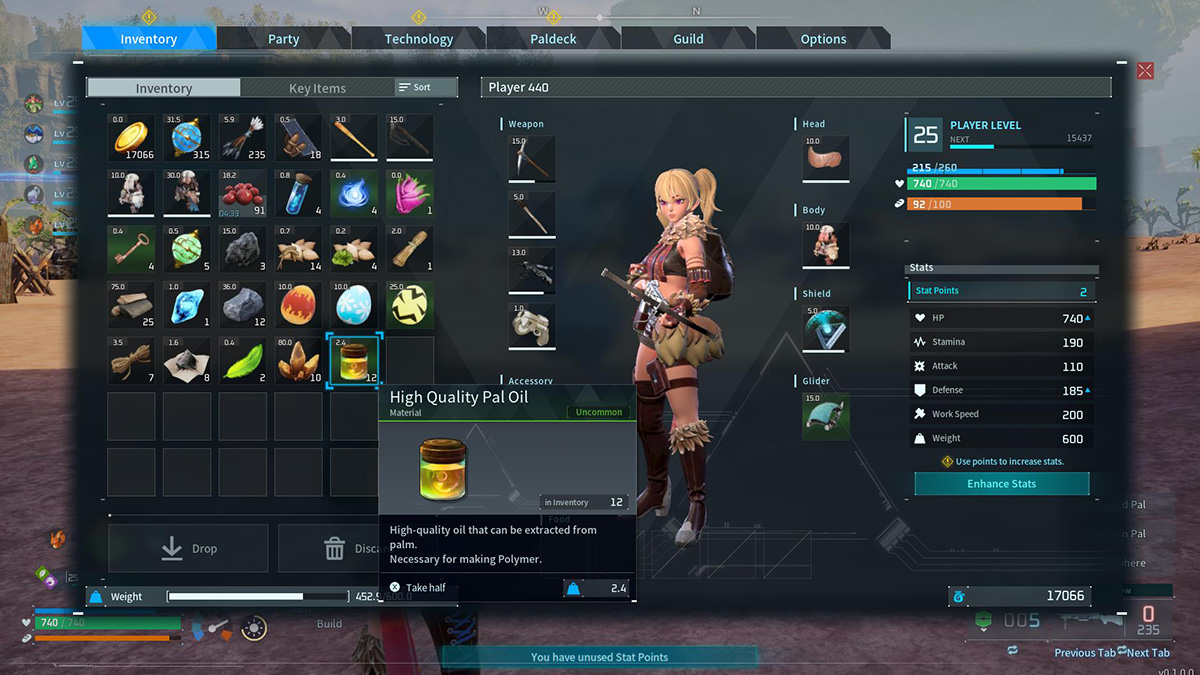1200x675 pixels.
Task: Select the equipped shield slot
Action: [826, 328]
